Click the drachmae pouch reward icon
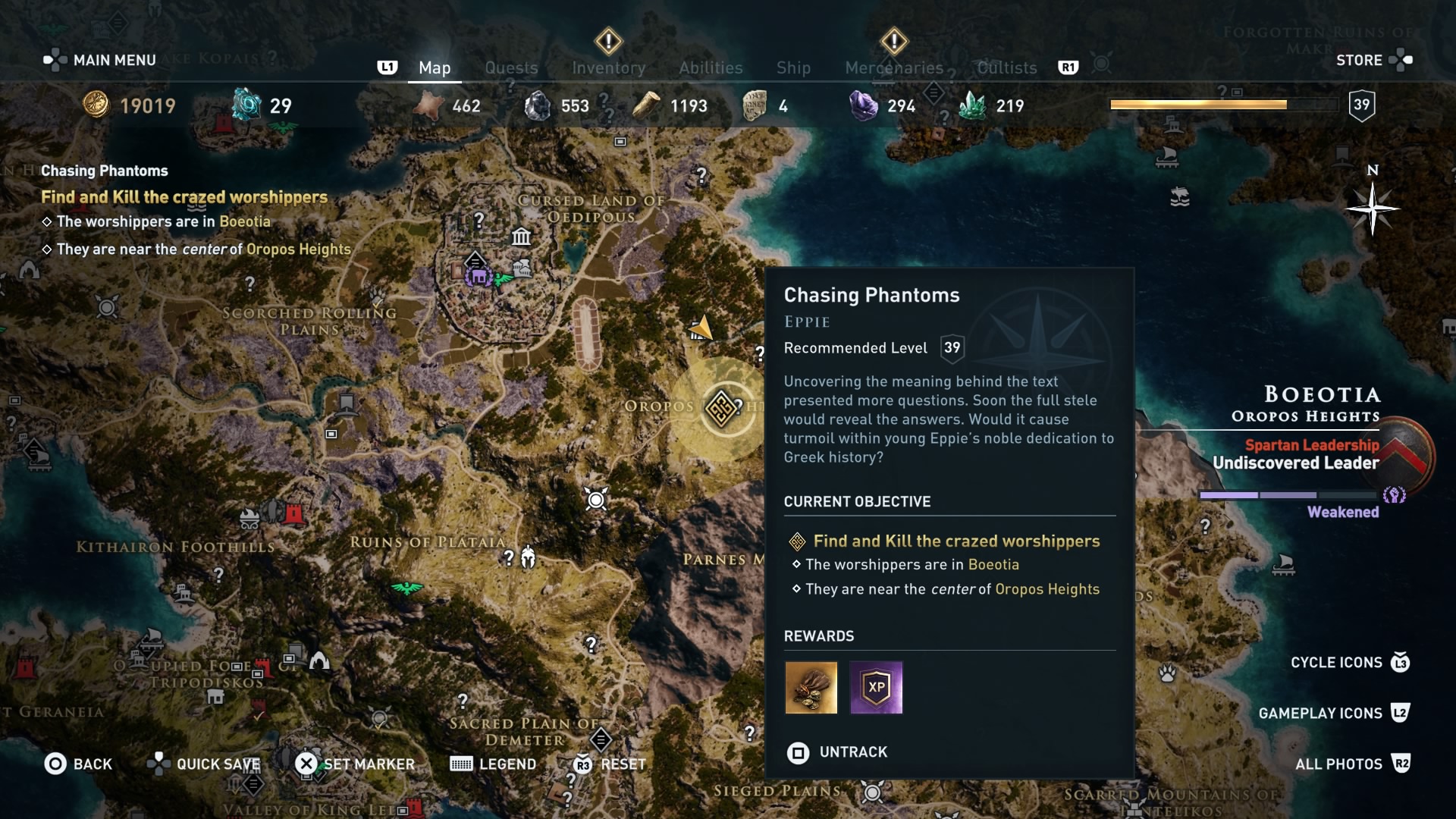 click(x=811, y=688)
